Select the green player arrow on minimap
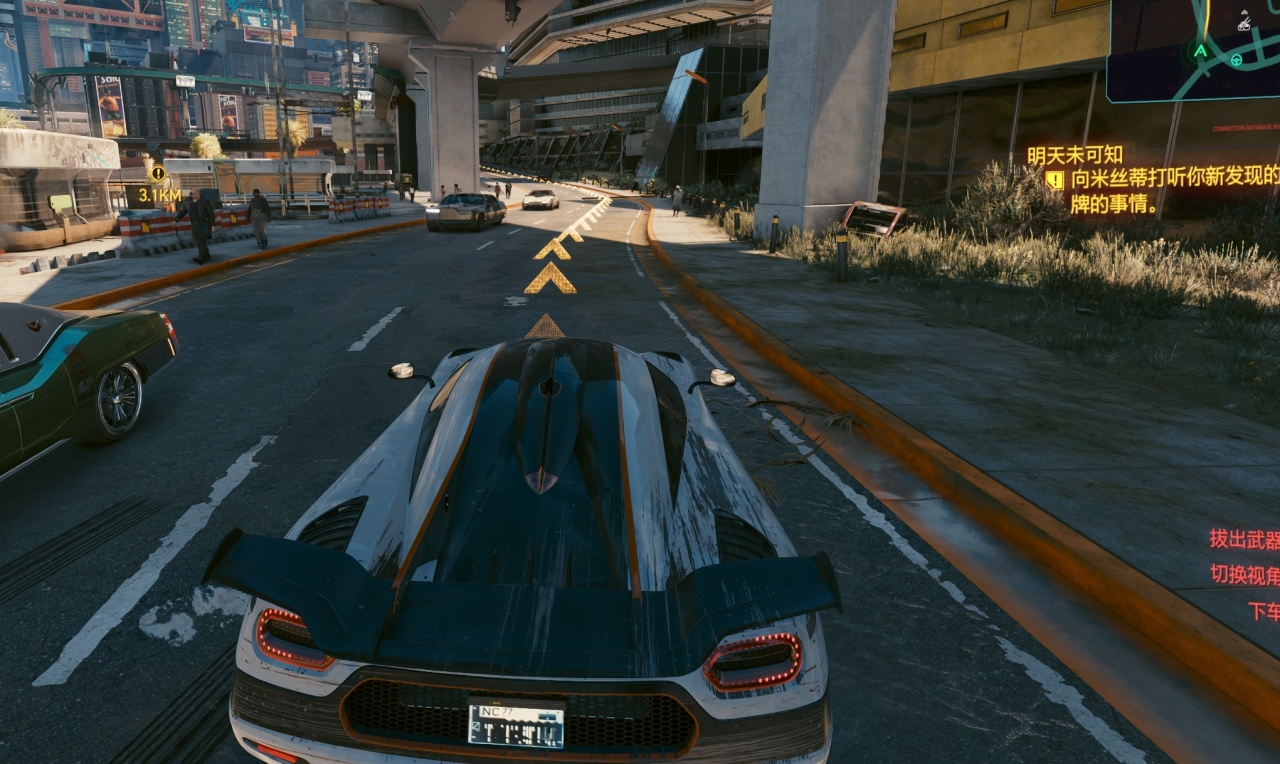Screen dimensions: 1280x764 tap(1200, 49)
